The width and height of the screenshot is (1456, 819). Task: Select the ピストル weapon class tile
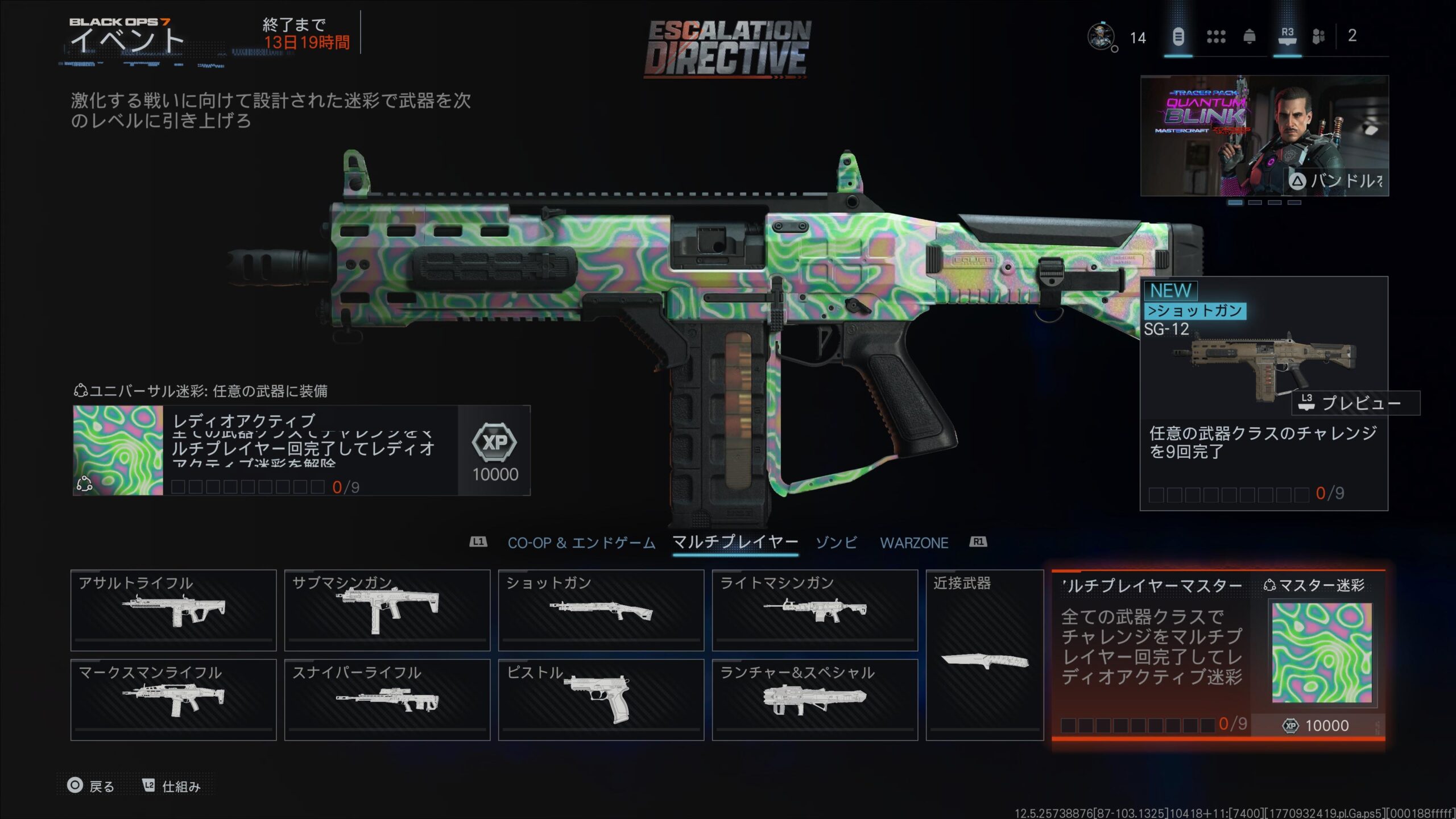click(601, 699)
